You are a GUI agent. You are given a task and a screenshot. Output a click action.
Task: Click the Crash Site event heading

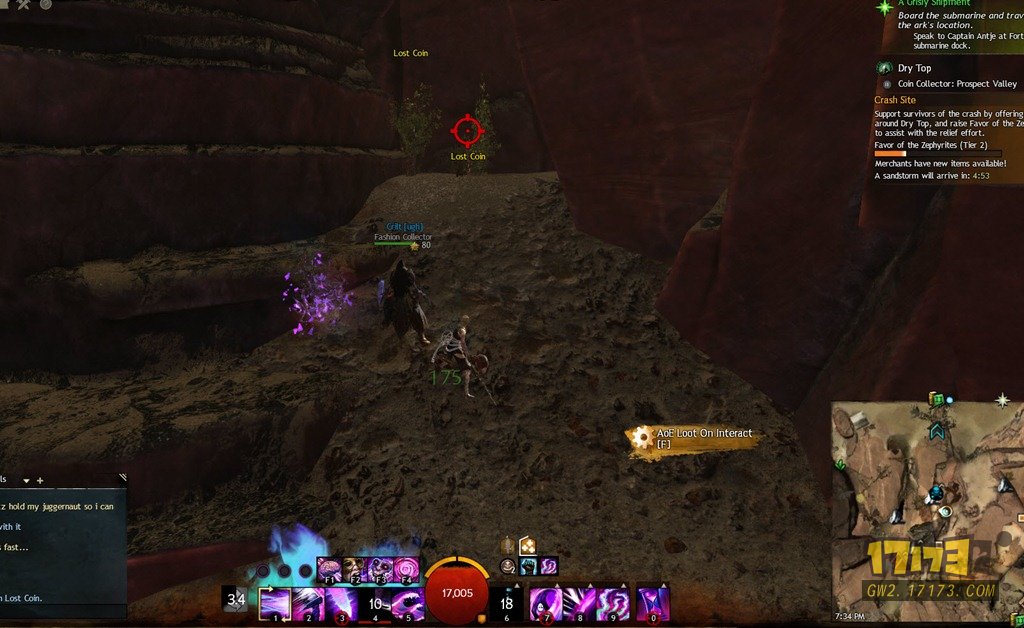895,100
